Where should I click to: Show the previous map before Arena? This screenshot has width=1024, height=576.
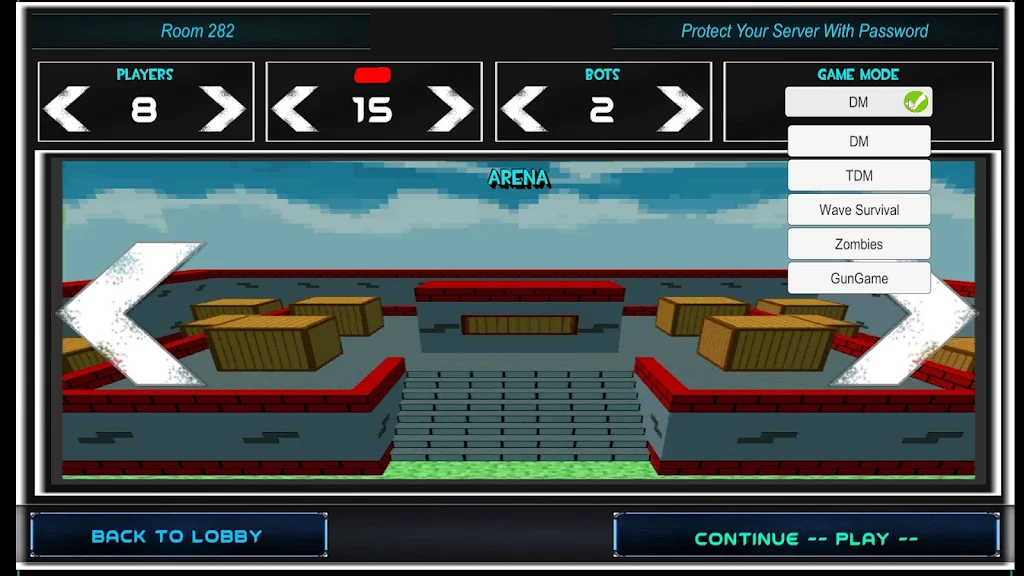click(x=130, y=314)
